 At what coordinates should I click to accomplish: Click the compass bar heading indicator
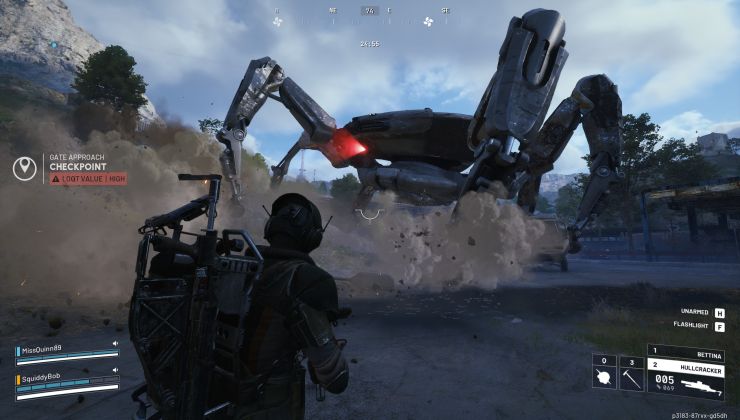tap(370, 11)
